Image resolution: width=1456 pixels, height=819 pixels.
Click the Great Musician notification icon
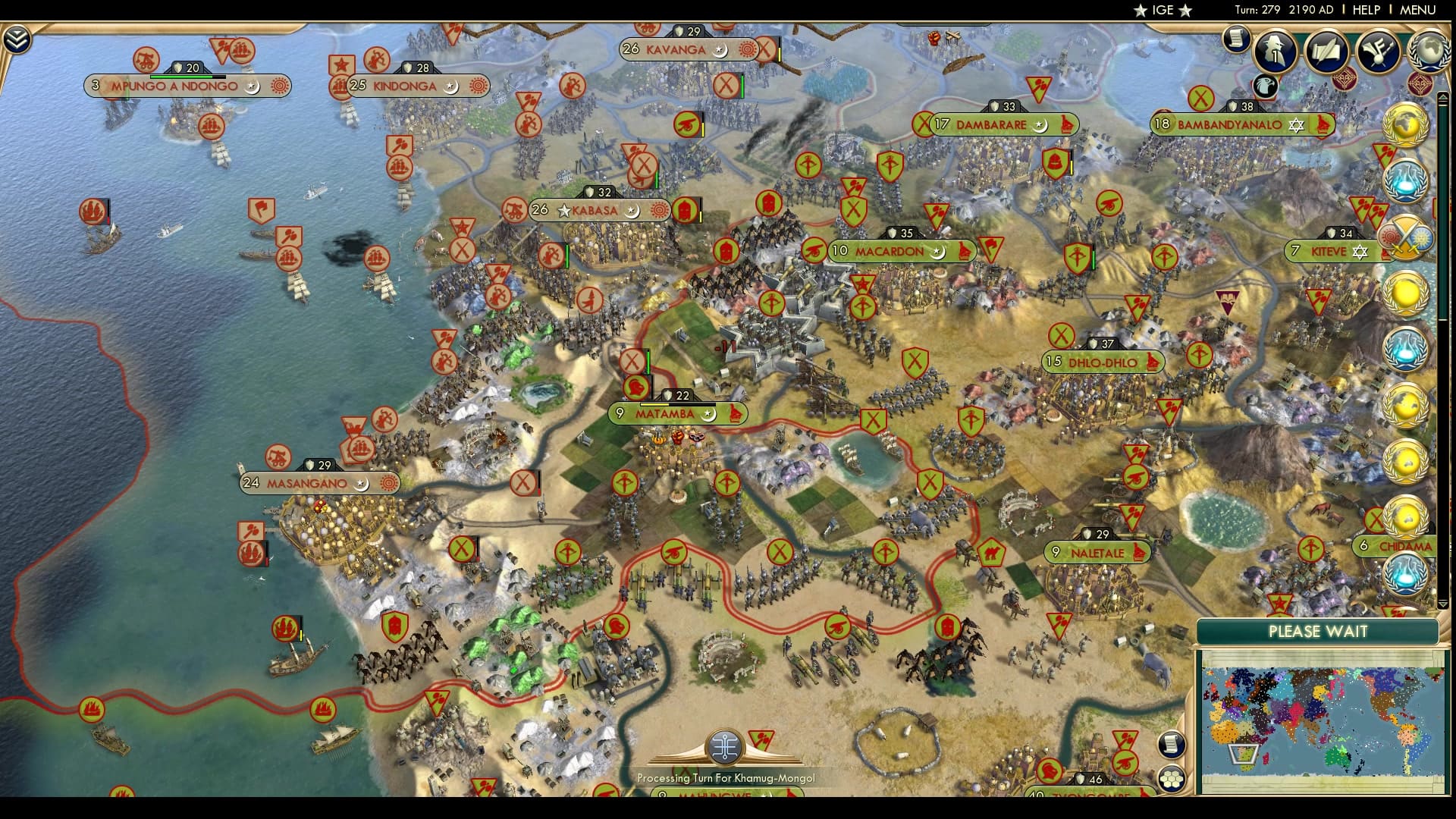tap(1378, 52)
